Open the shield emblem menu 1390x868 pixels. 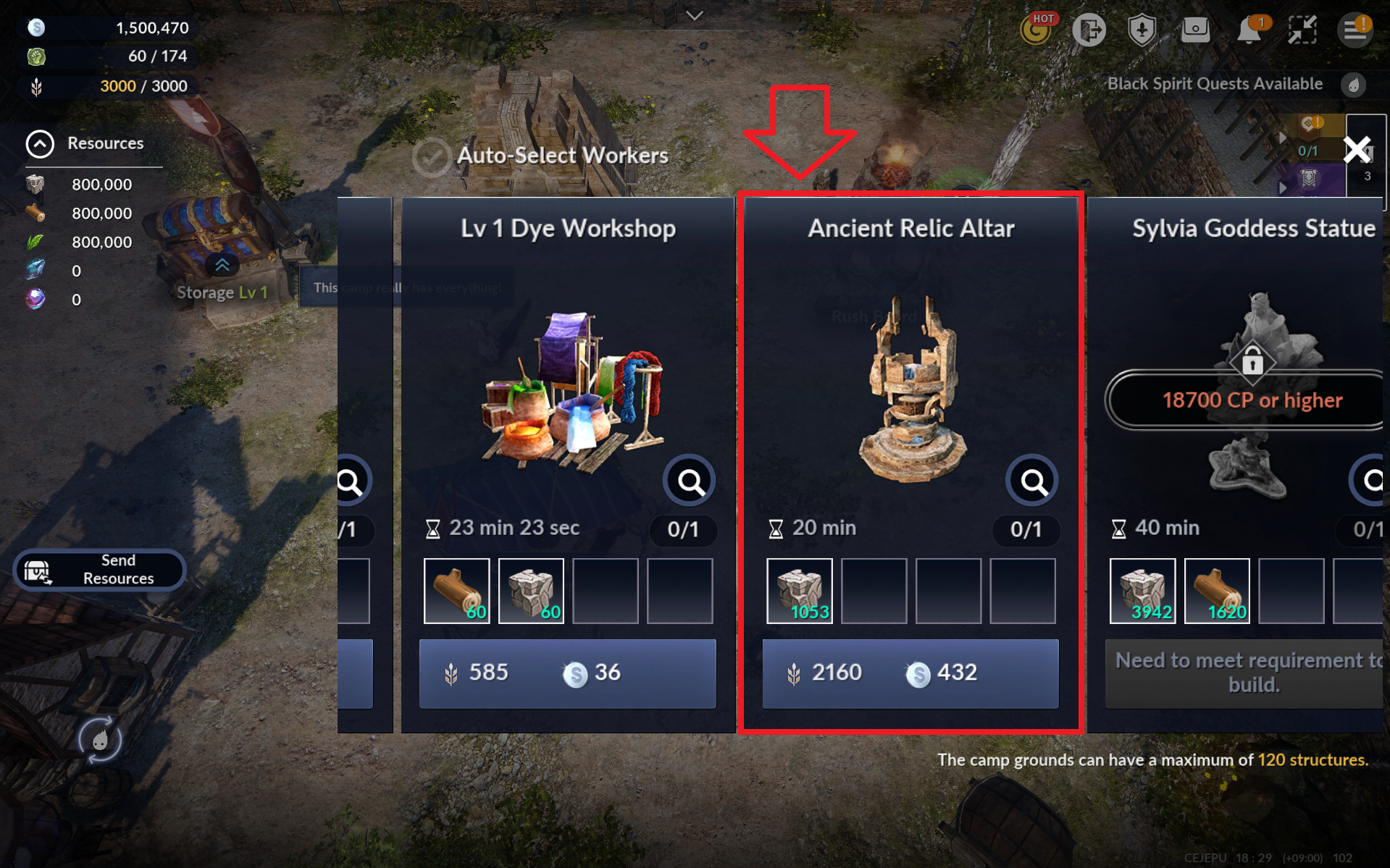tap(1142, 30)
